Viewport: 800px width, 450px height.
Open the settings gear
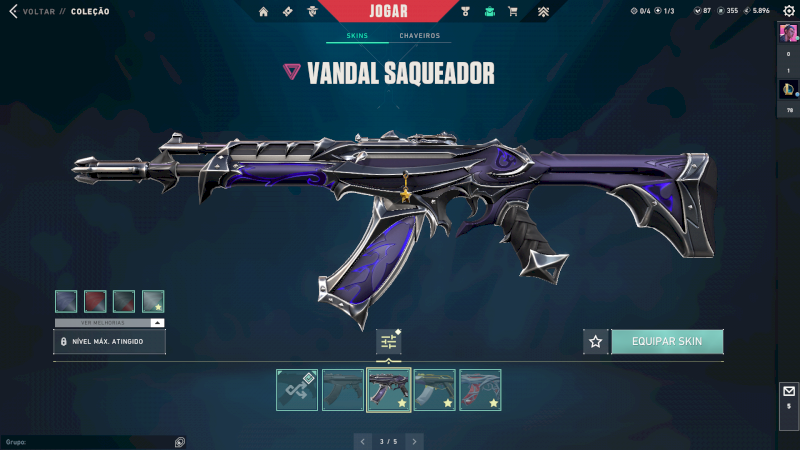pos(788,11)
